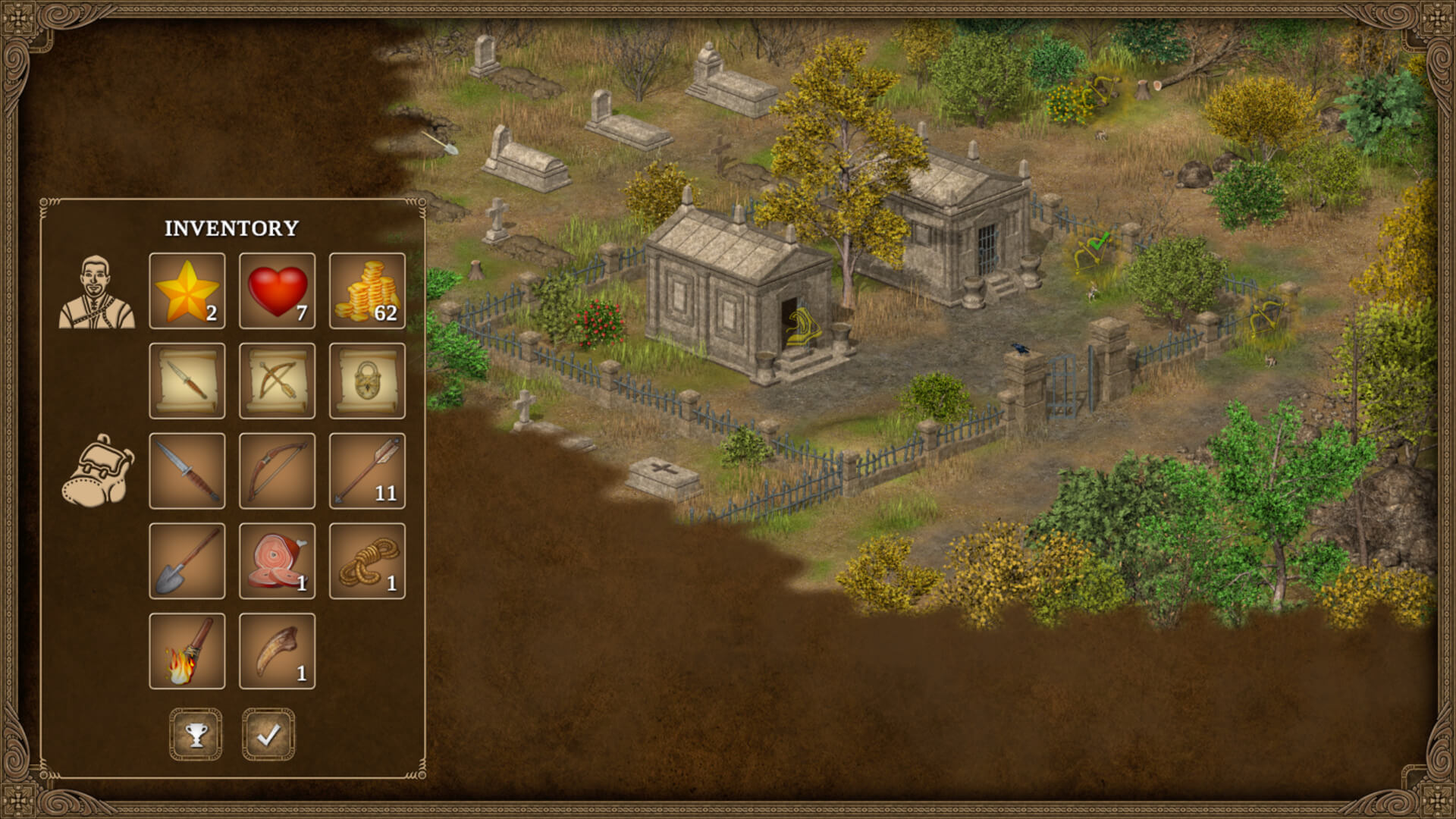1456x819 pixels.
Task: Use the ham meat slot
Action: point(277,561)
